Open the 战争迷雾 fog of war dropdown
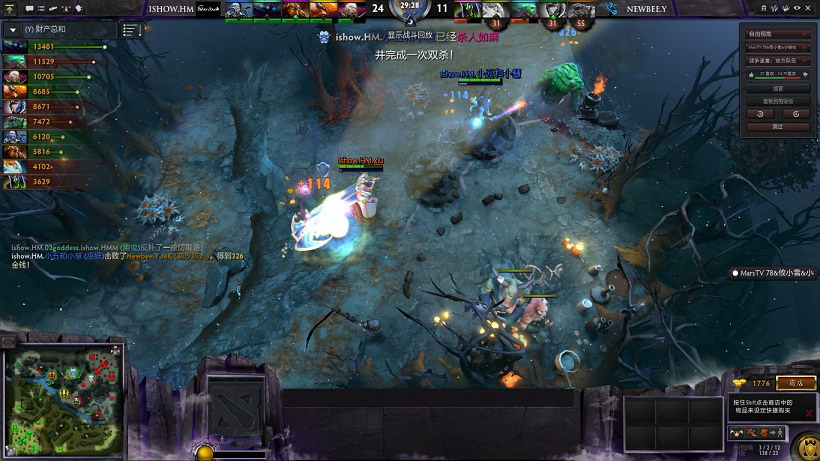Screen dimensions: 820x461 click(x=777, y=61)
